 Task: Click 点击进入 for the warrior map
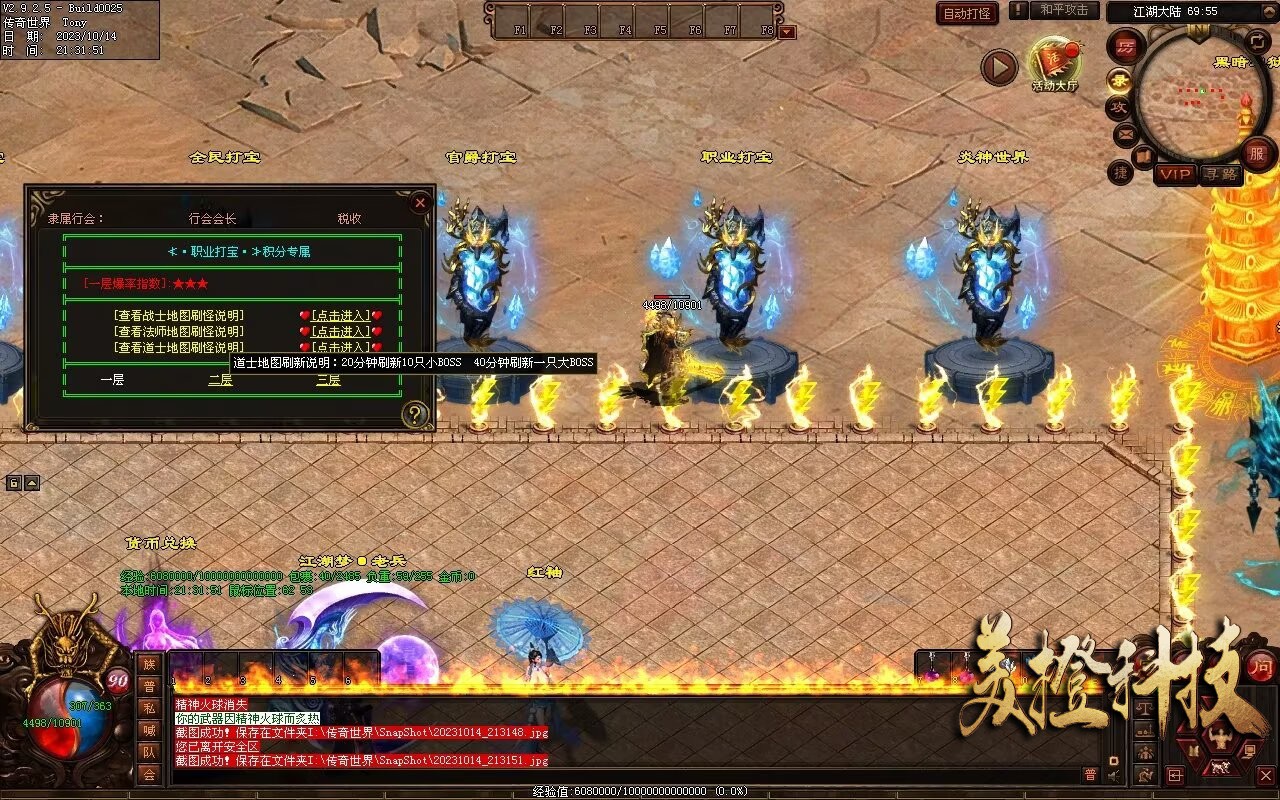click(x=340, y=316)
